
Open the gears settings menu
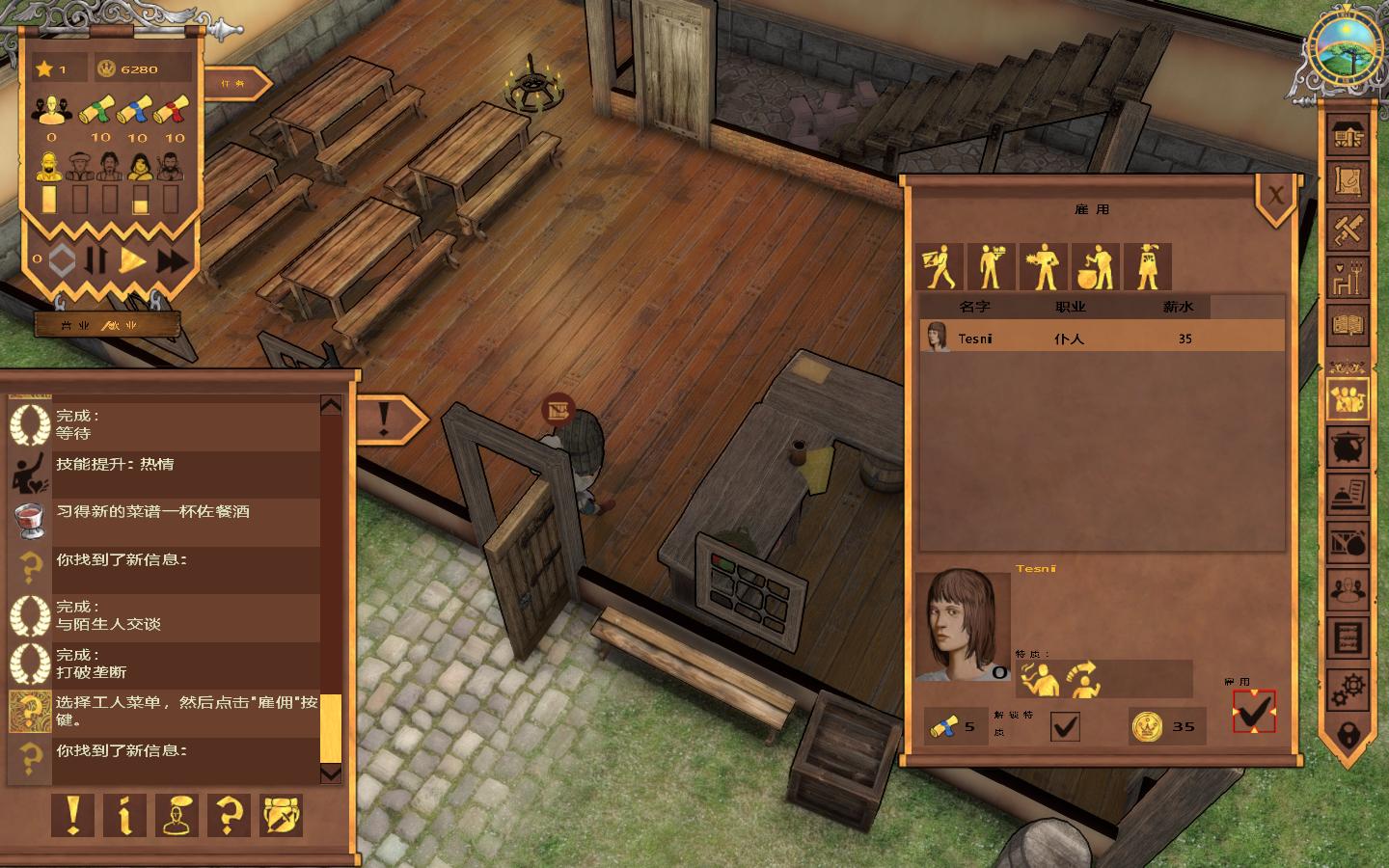1348,689
